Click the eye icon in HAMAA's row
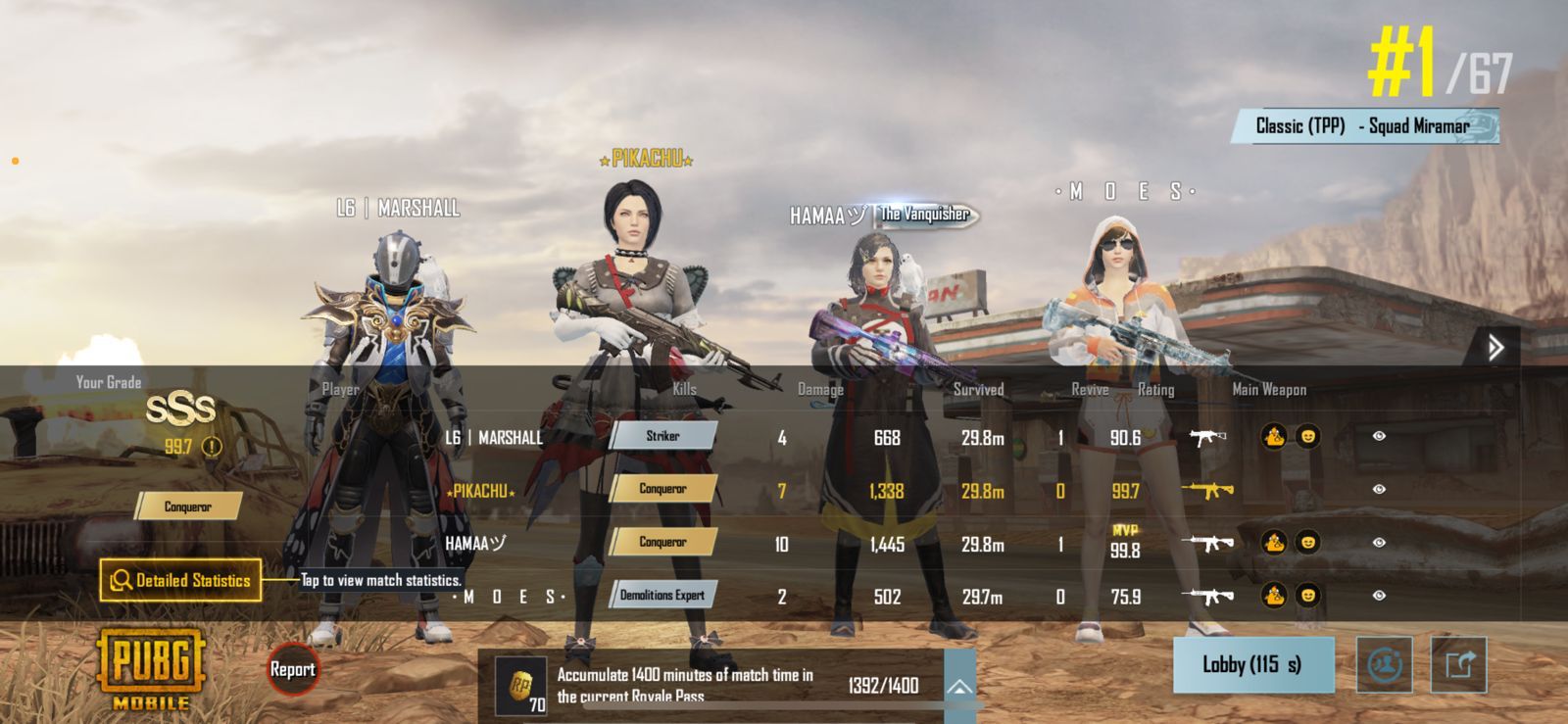This screenshot has height=724, width=1568. click(x=1379, y=542)
